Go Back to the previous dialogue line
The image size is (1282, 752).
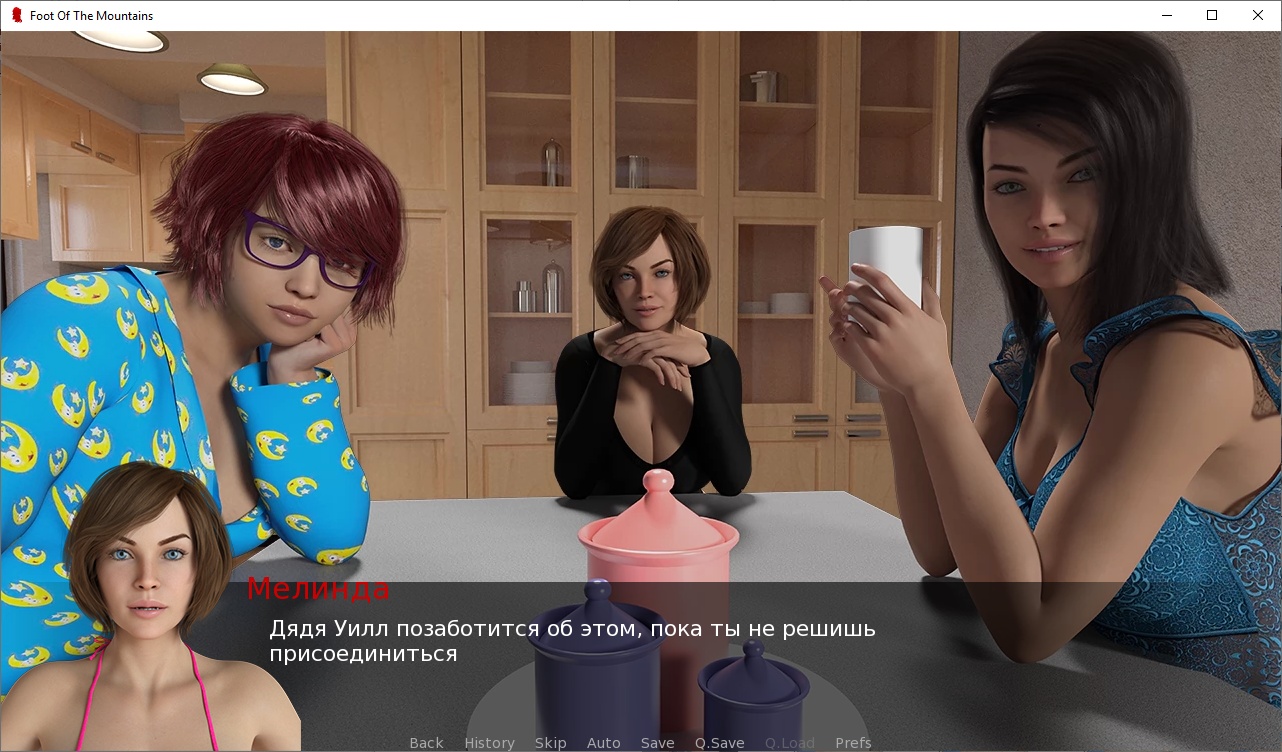[x=426, y=743]
